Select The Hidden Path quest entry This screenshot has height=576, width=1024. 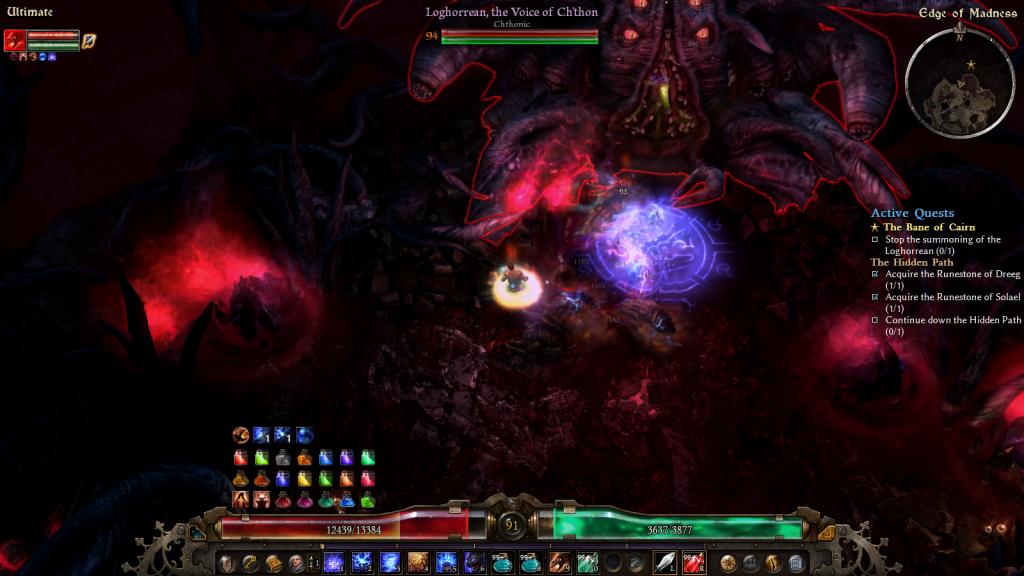click(x=912, y=262)
